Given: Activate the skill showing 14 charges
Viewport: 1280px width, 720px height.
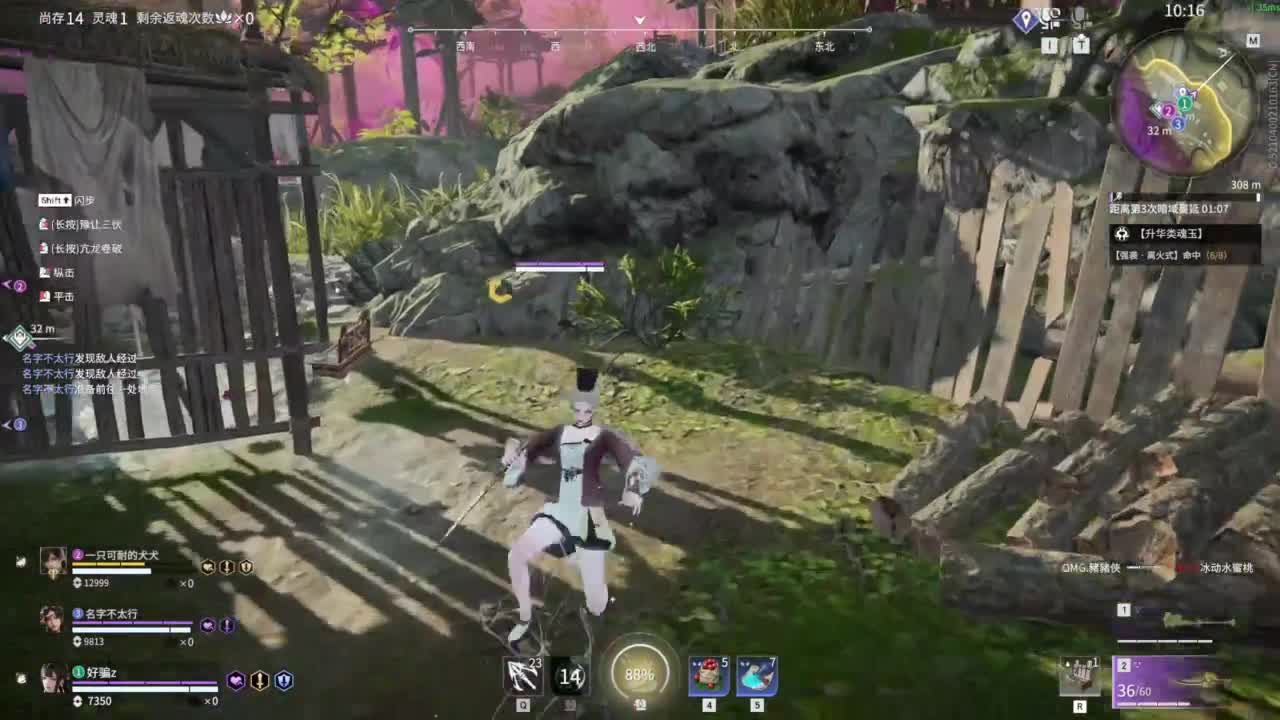Looking at the screenshot, I should pyautogui.click(x=571, y=677).
